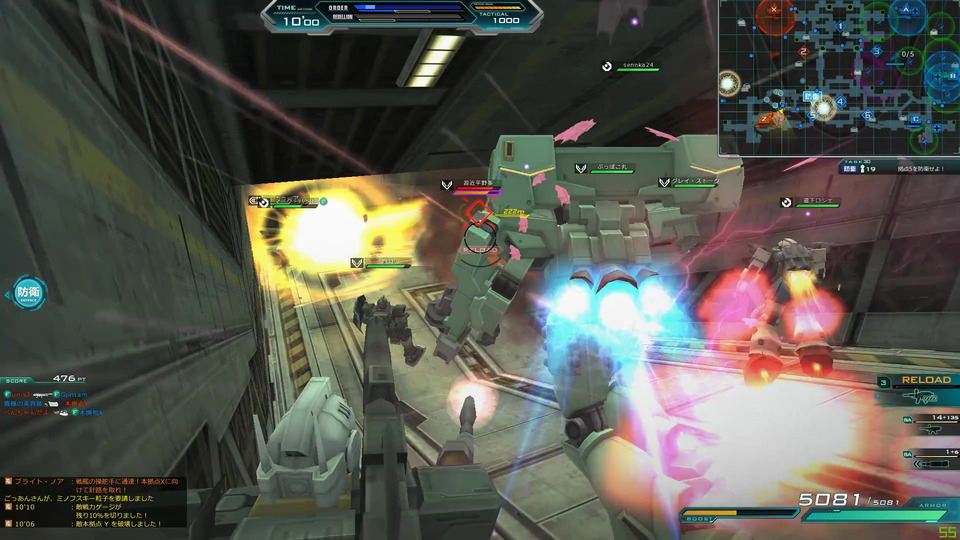Viewport: 960px width, 540px height.
Task: Select allied base A marker on minimap
Action: click(x=906, y=10)
